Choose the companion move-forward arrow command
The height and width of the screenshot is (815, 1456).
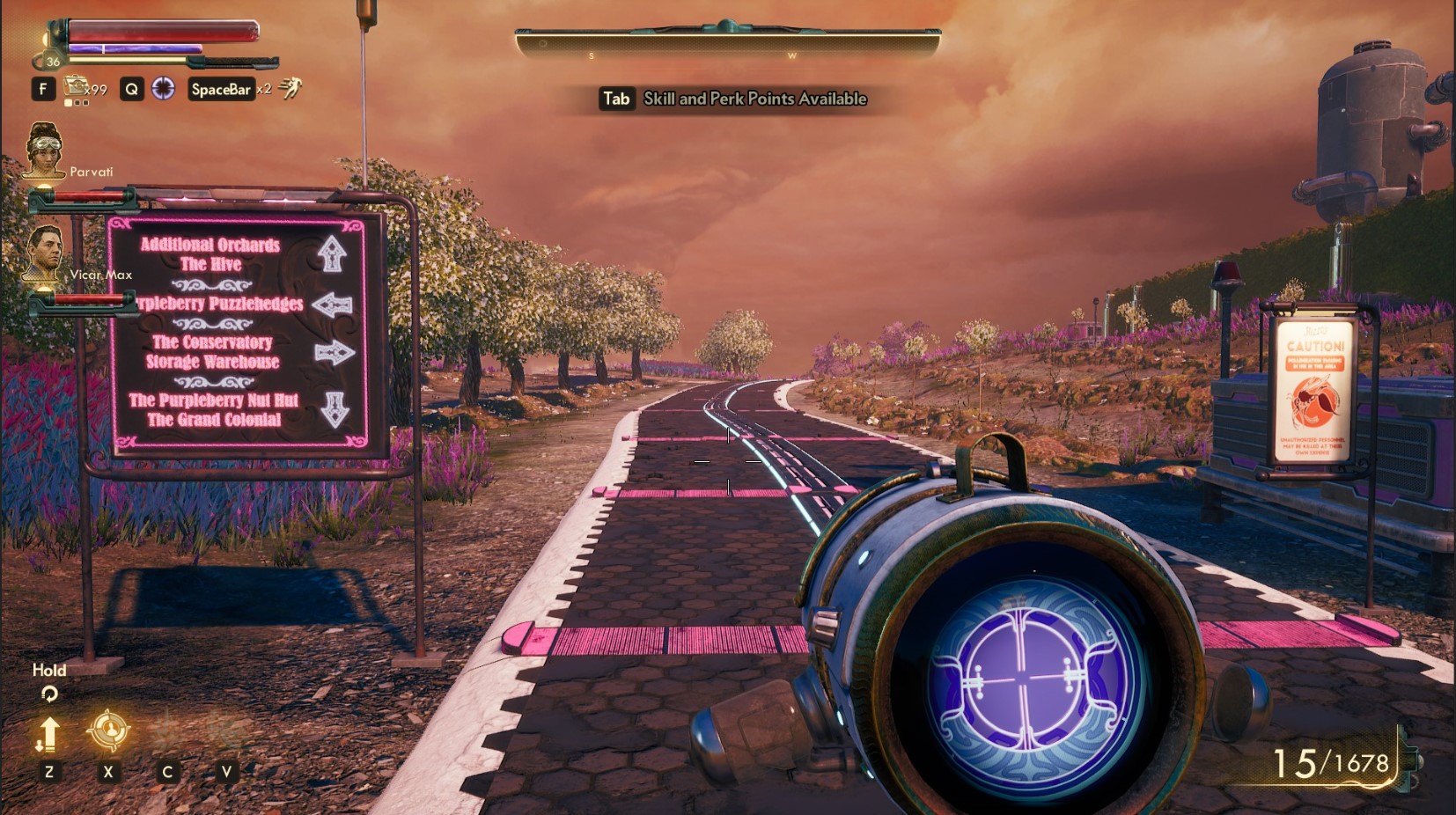click(48, 734)
